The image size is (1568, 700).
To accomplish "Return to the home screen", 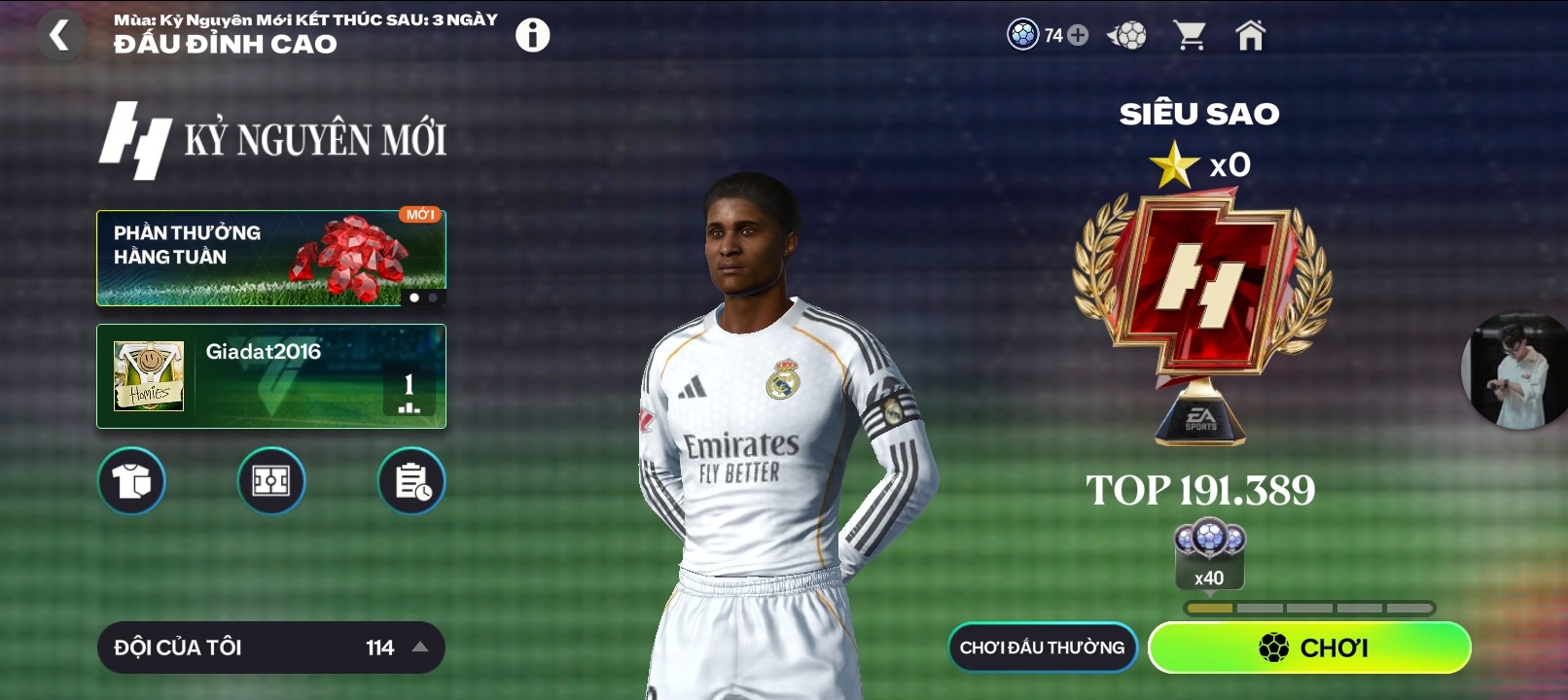I will pos(1250,36).
